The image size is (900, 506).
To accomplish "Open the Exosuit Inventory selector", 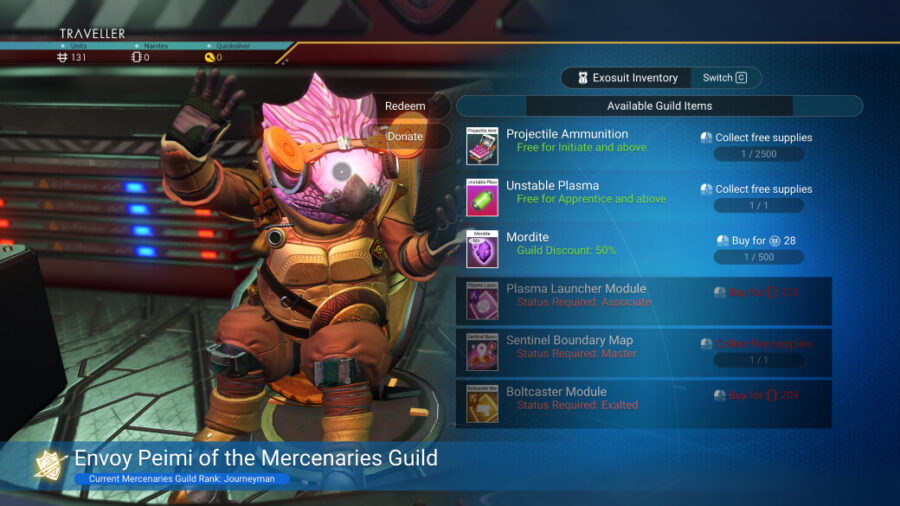I will pyautogui.click(x=625, y=78).
